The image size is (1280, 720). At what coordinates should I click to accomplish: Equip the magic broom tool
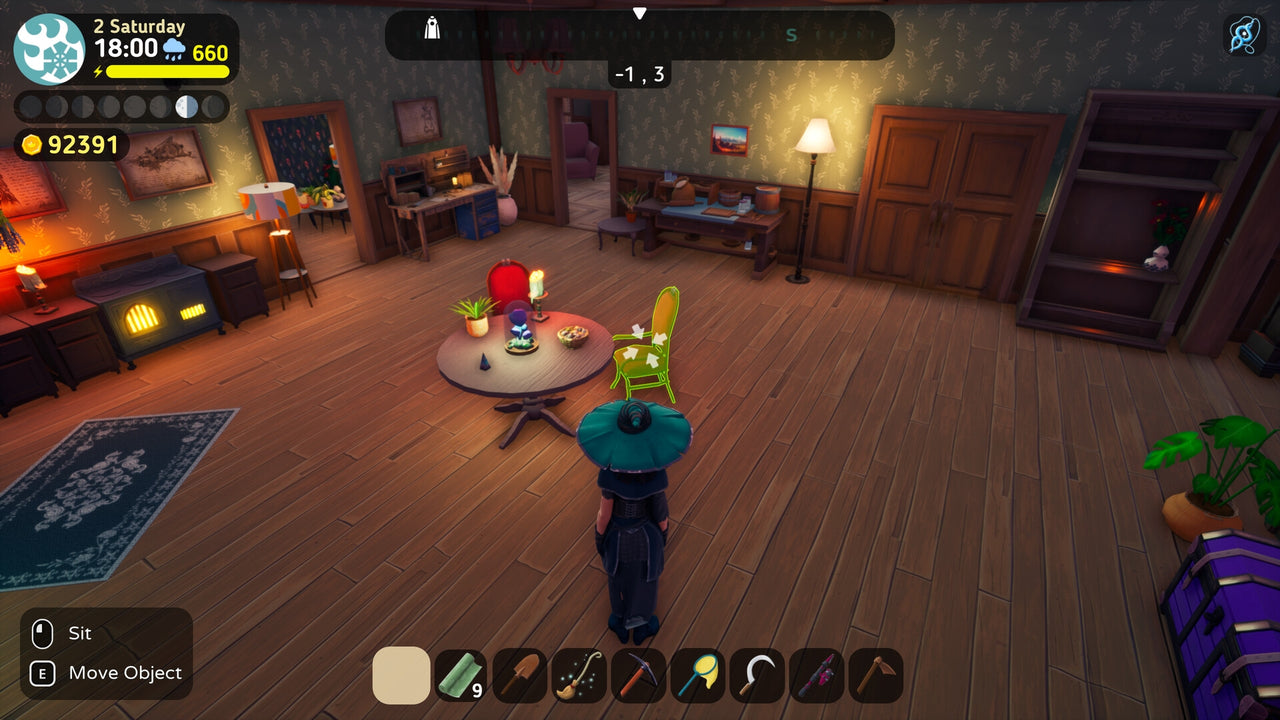coord(580,673)
